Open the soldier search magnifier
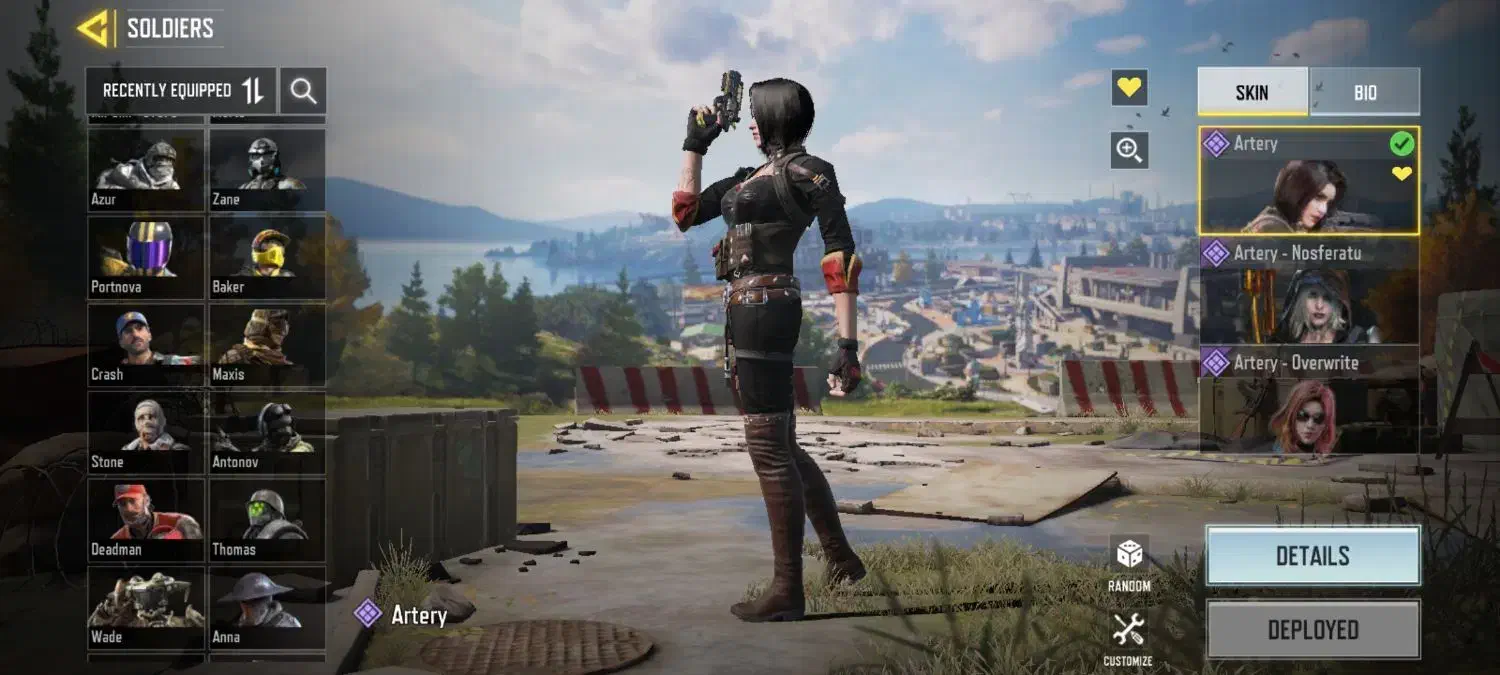 pyautogui.click(x=303, y=91)
